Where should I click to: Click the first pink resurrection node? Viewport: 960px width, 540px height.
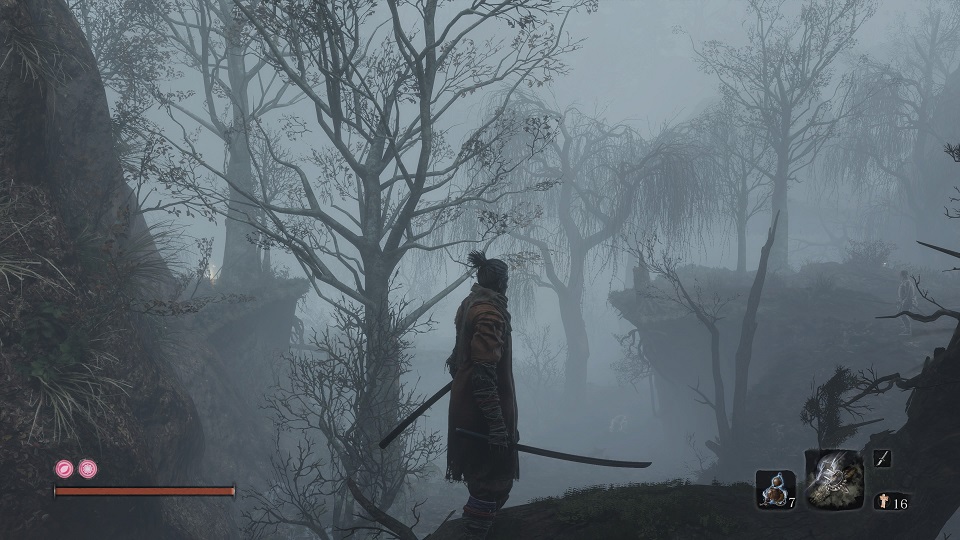click(x=64, y=468)
